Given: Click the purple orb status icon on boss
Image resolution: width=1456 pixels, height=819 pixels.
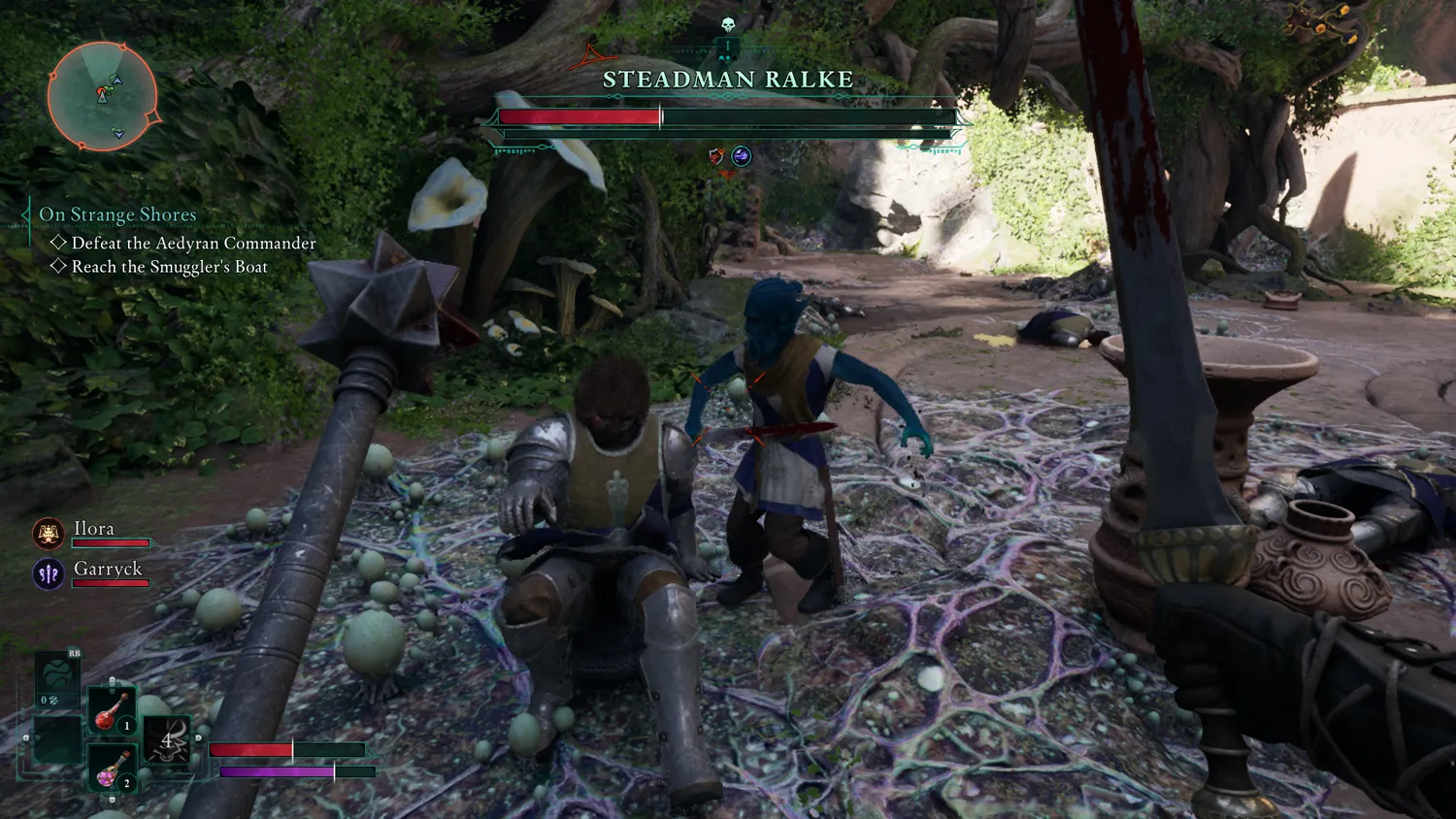Looking at the screenshot, I should click(742, 155).
